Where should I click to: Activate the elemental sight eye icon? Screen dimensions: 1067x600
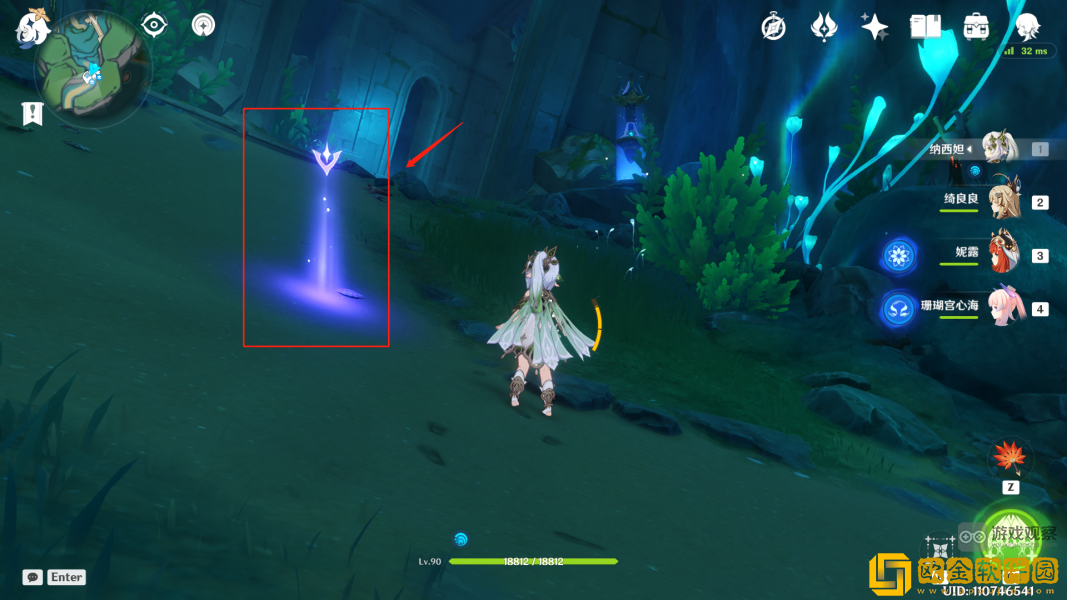[154, 24]
